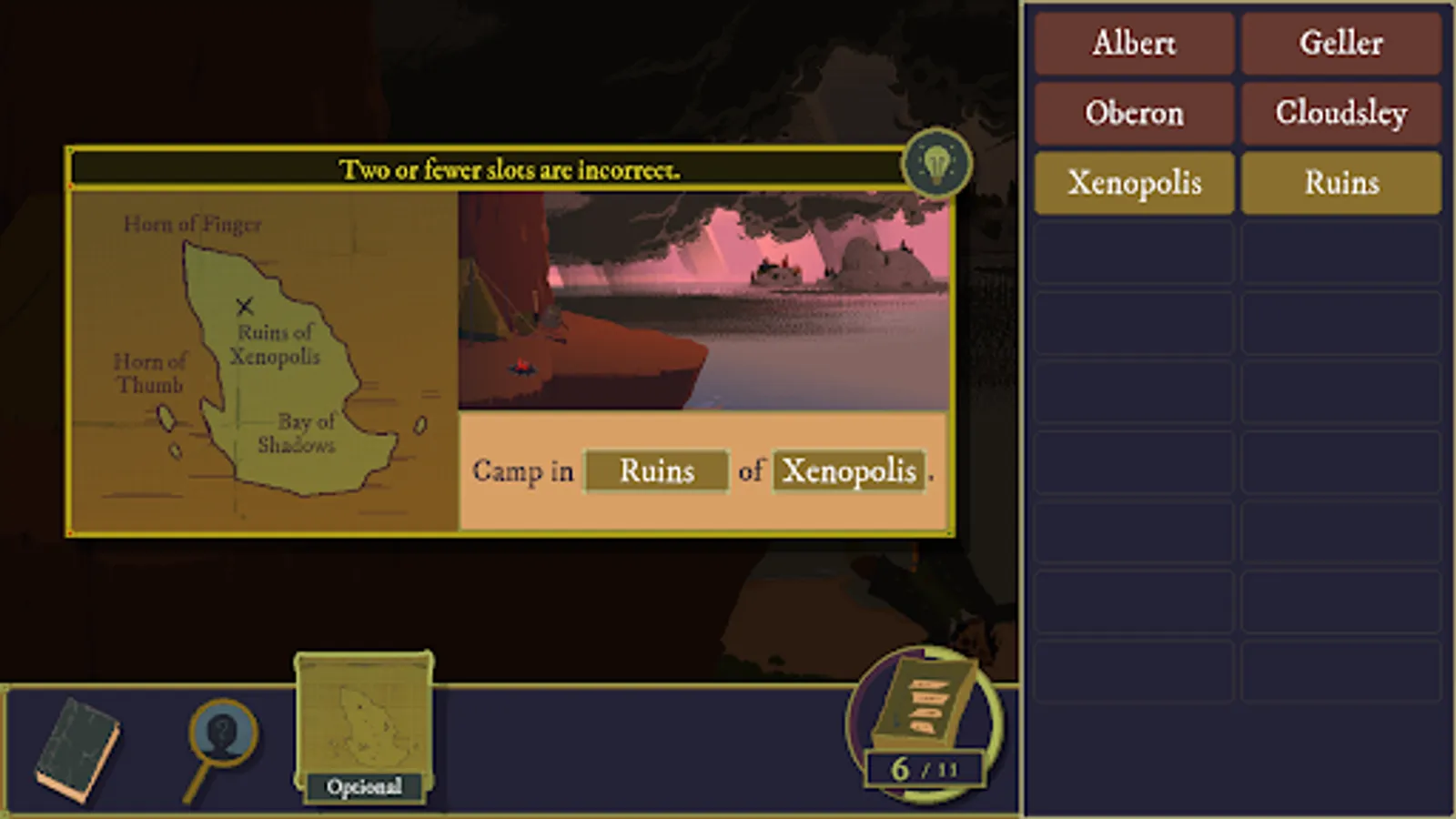The image size is (1456, 819).
Task: Remove Ruins from the sentence slot
Action: tap(655, 470)
